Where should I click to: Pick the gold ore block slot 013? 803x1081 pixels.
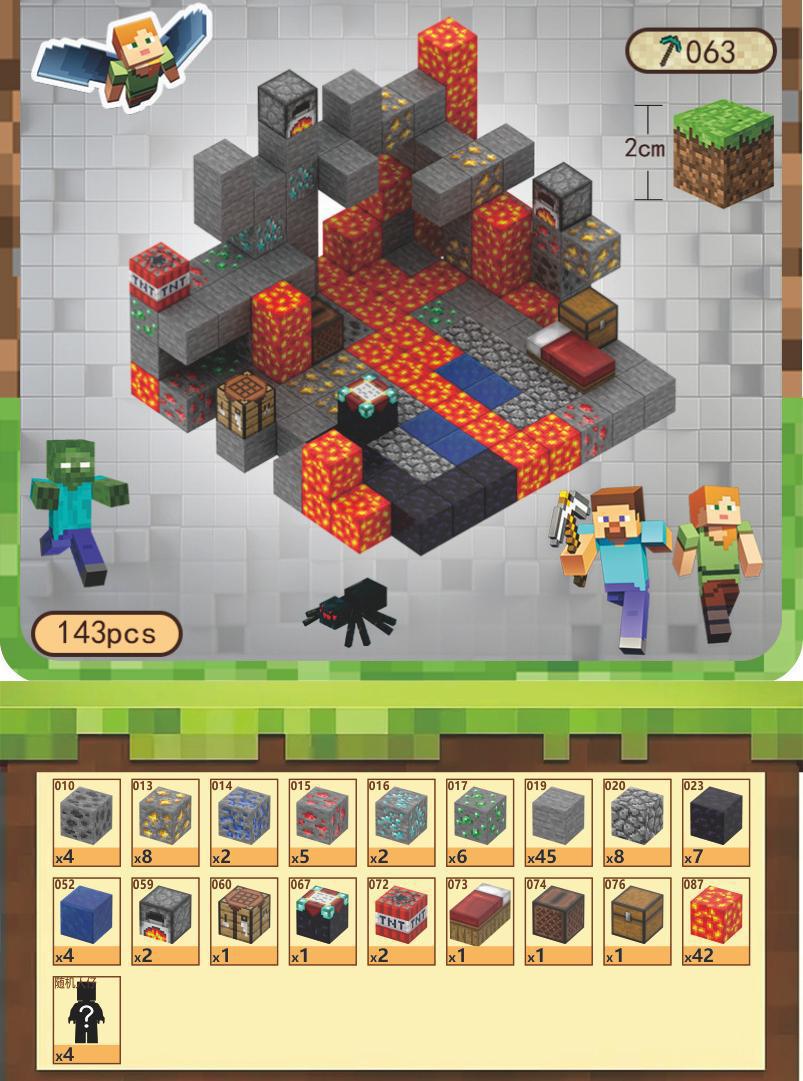165,822
